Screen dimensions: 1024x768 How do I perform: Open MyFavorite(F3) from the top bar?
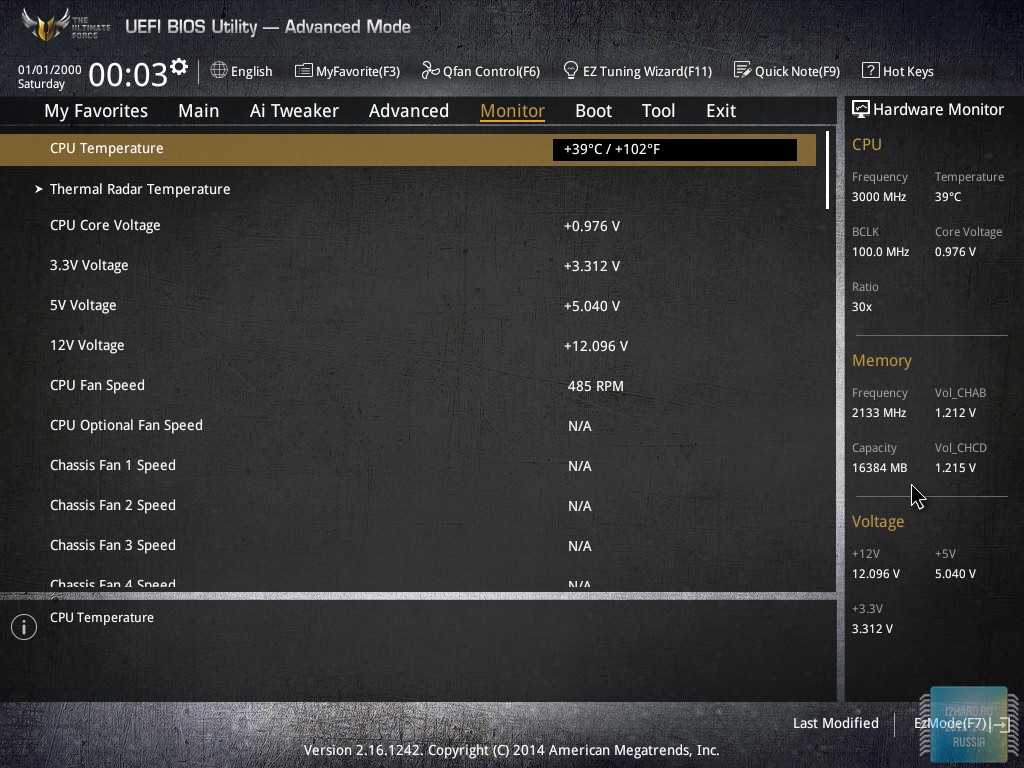pyautogui.click(x=347, y=71)
